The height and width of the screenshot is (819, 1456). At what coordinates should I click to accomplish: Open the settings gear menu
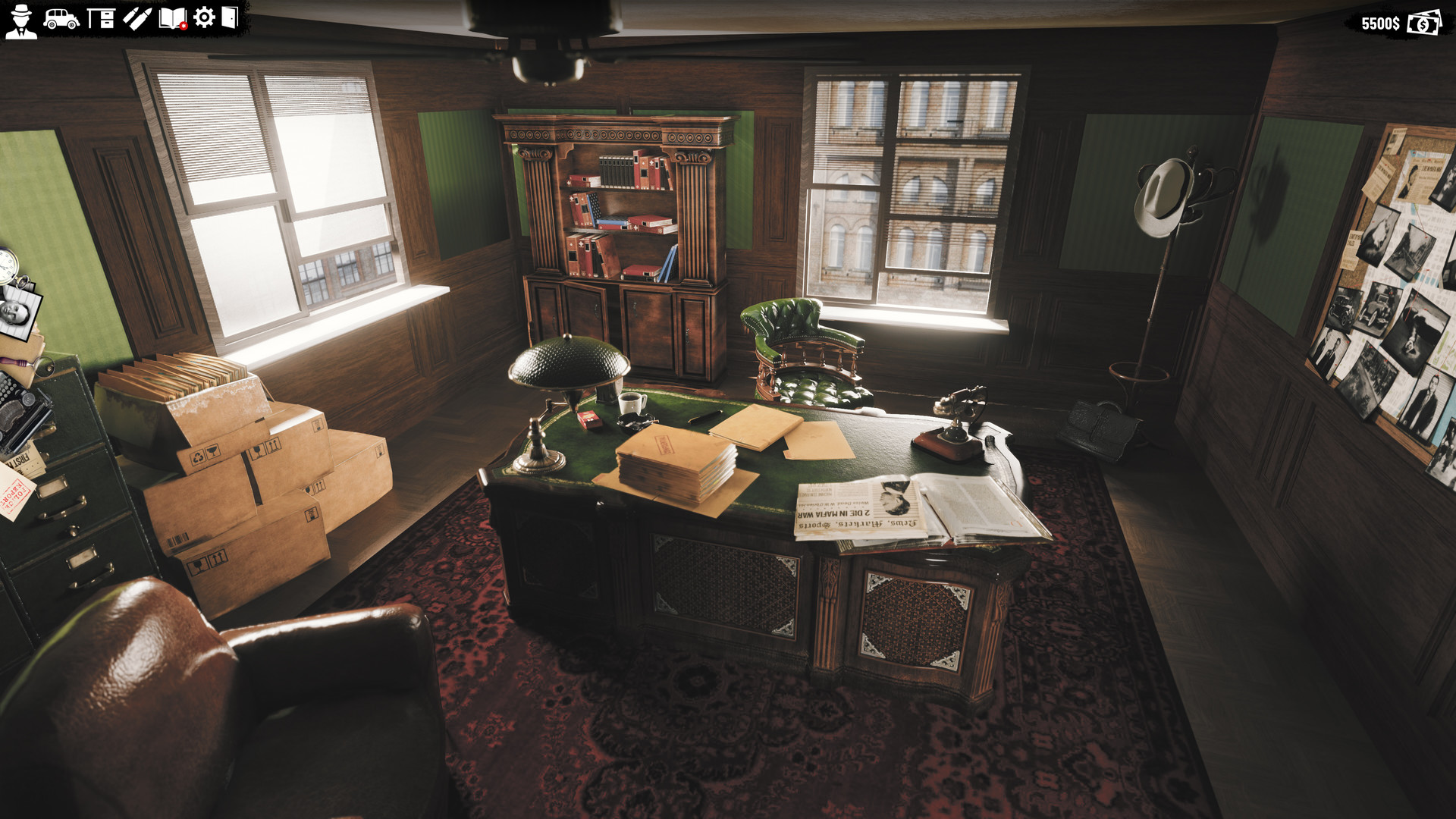coord(204,19)
